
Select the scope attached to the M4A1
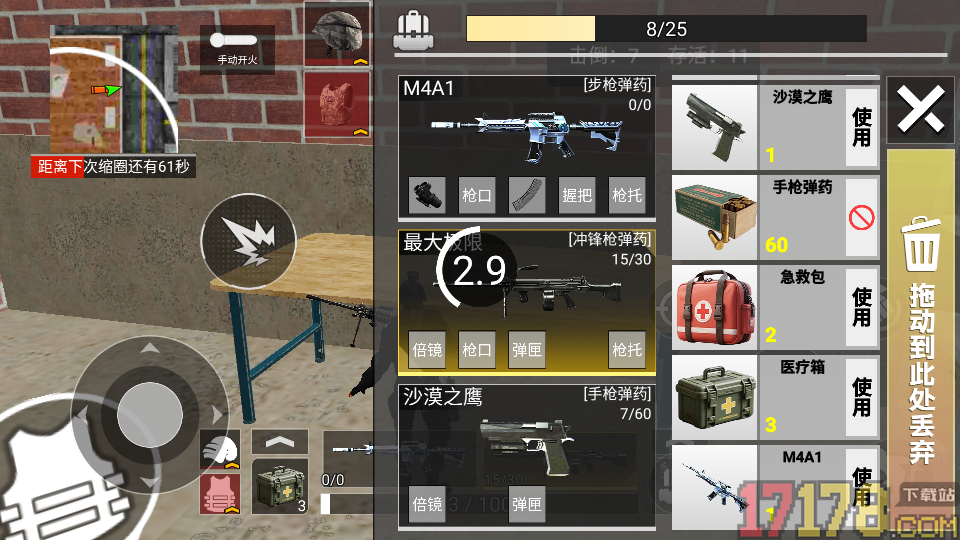coord(427,195)
